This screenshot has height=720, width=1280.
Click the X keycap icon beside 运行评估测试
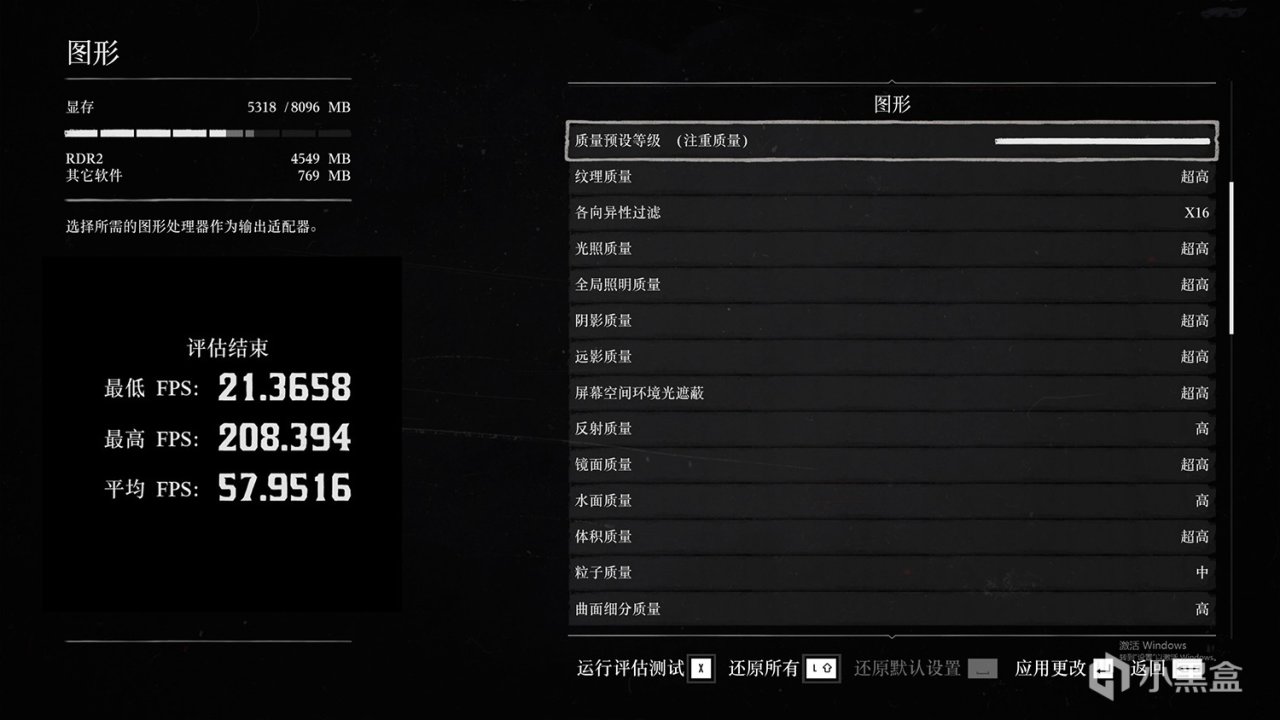tap(700, 668)
